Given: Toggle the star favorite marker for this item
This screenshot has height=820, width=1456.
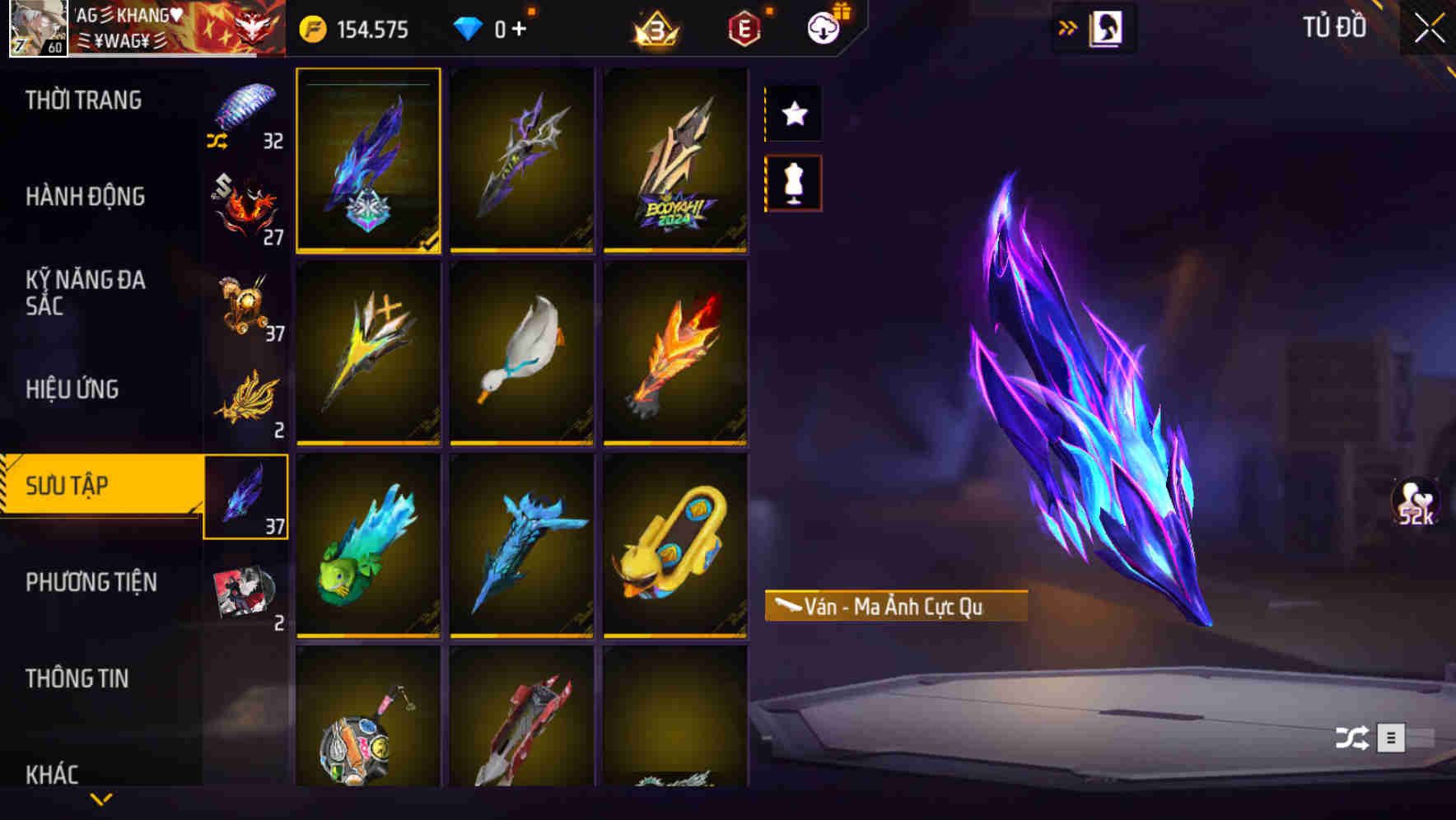Looking at the screenshot, I should coord(793,114).
